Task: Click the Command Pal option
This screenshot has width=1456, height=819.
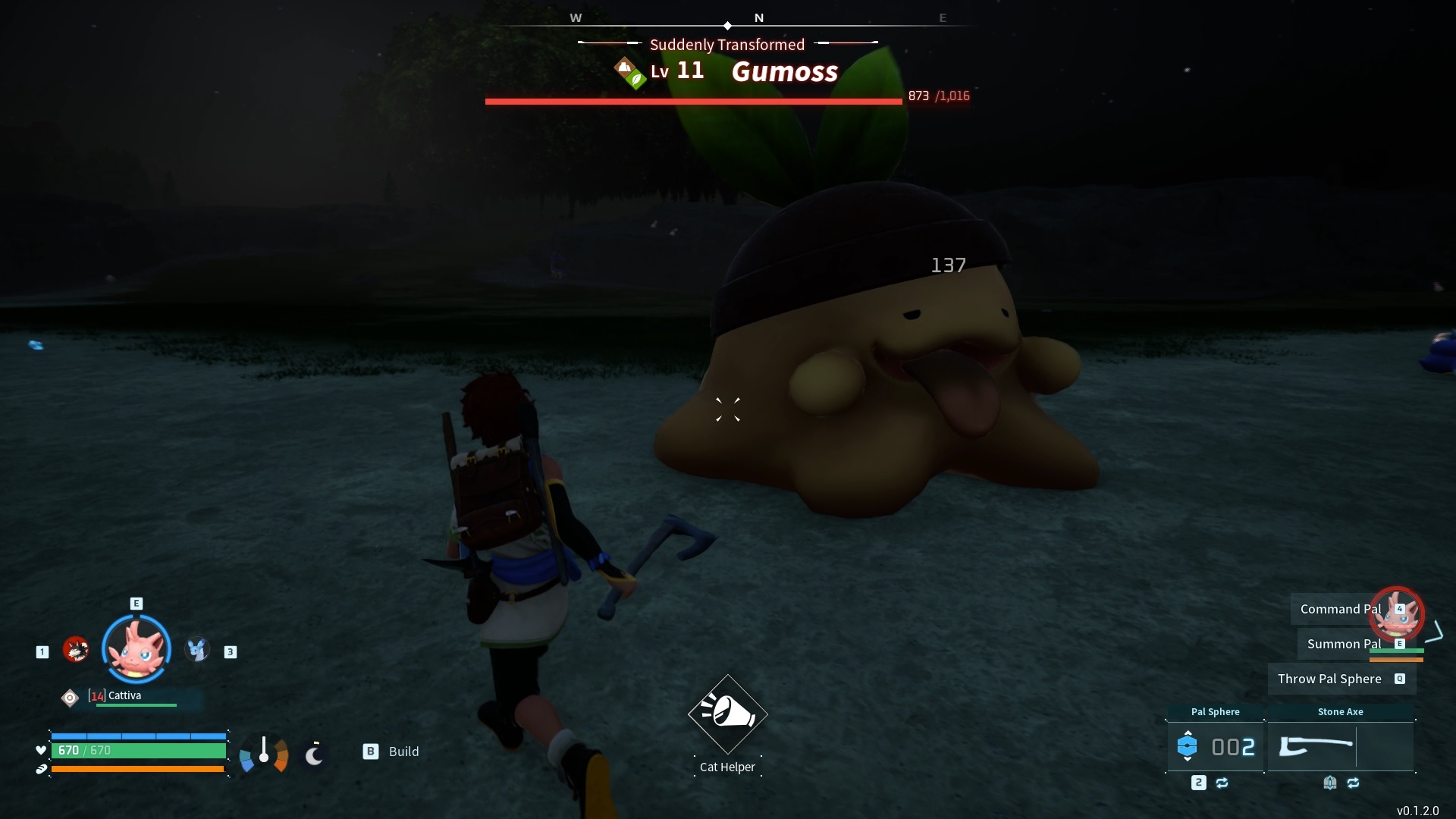Action: (x=1340, y=609)
